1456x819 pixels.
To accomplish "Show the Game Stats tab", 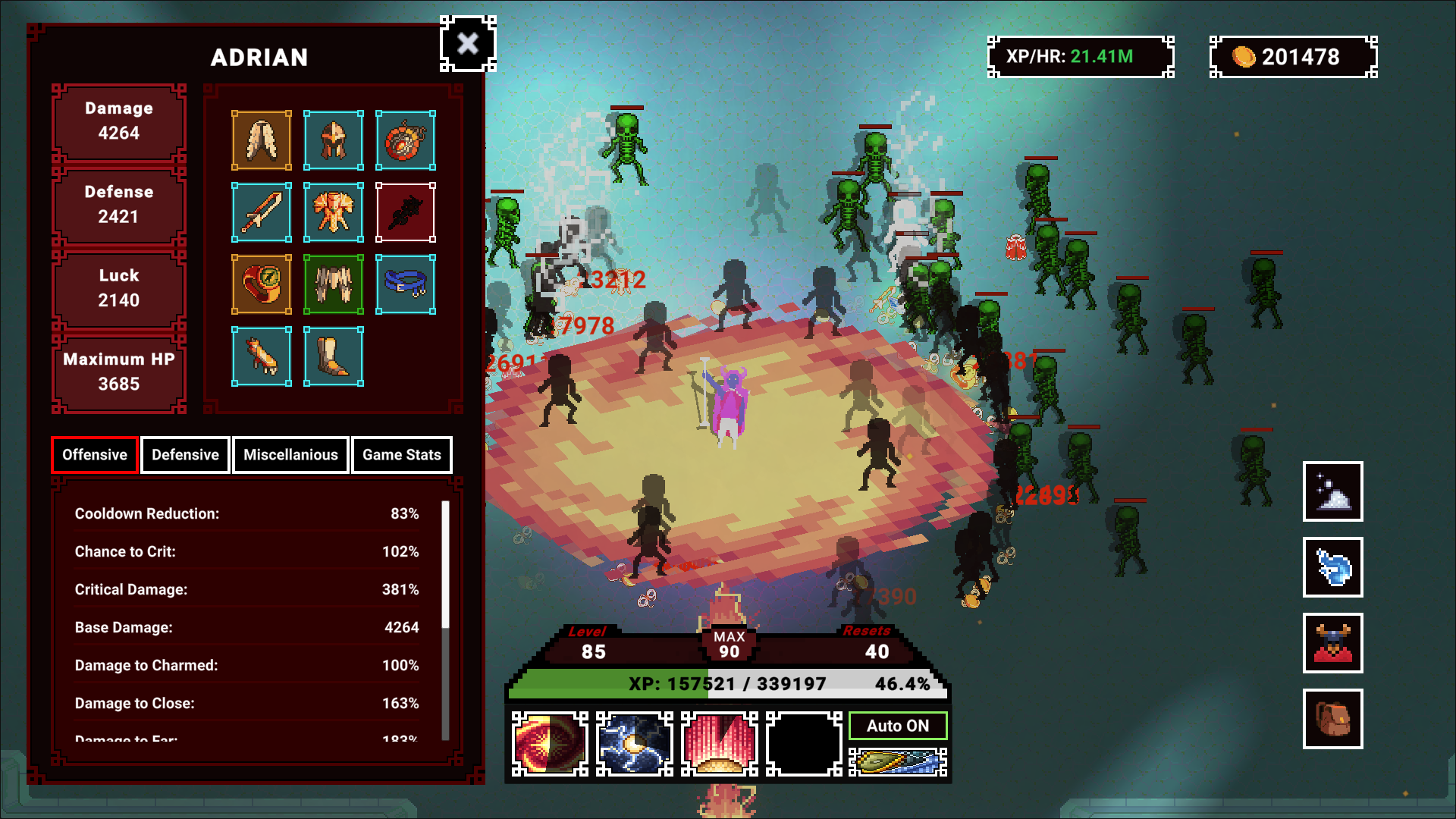I will pos(401,455).
